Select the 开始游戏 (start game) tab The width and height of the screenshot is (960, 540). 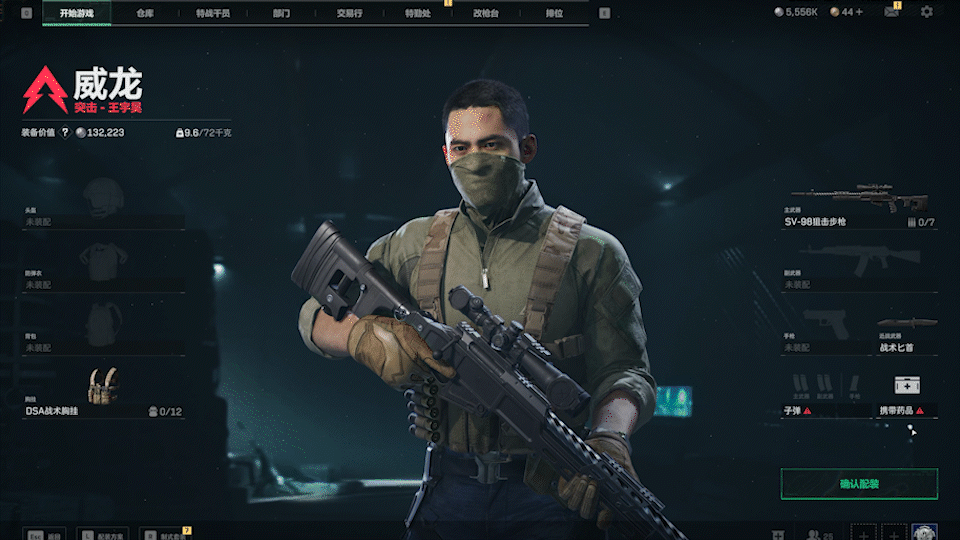coord(76,14)
